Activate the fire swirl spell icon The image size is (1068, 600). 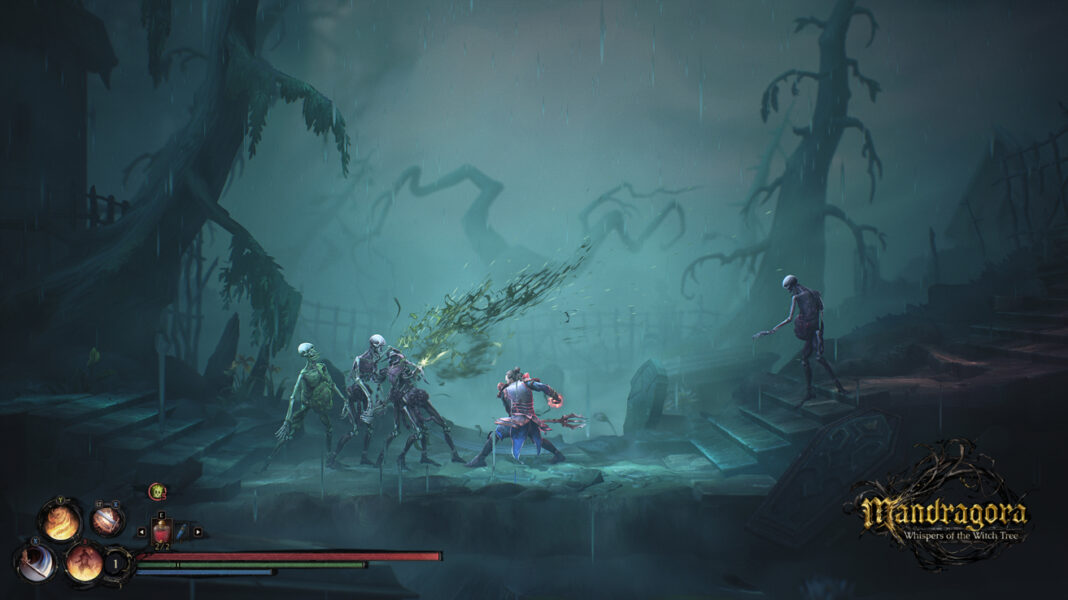tap(60, 522)
